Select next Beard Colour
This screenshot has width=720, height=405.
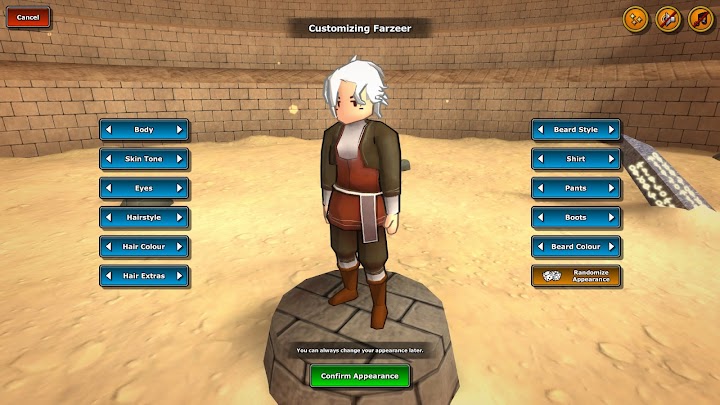(x=611, y=246)
